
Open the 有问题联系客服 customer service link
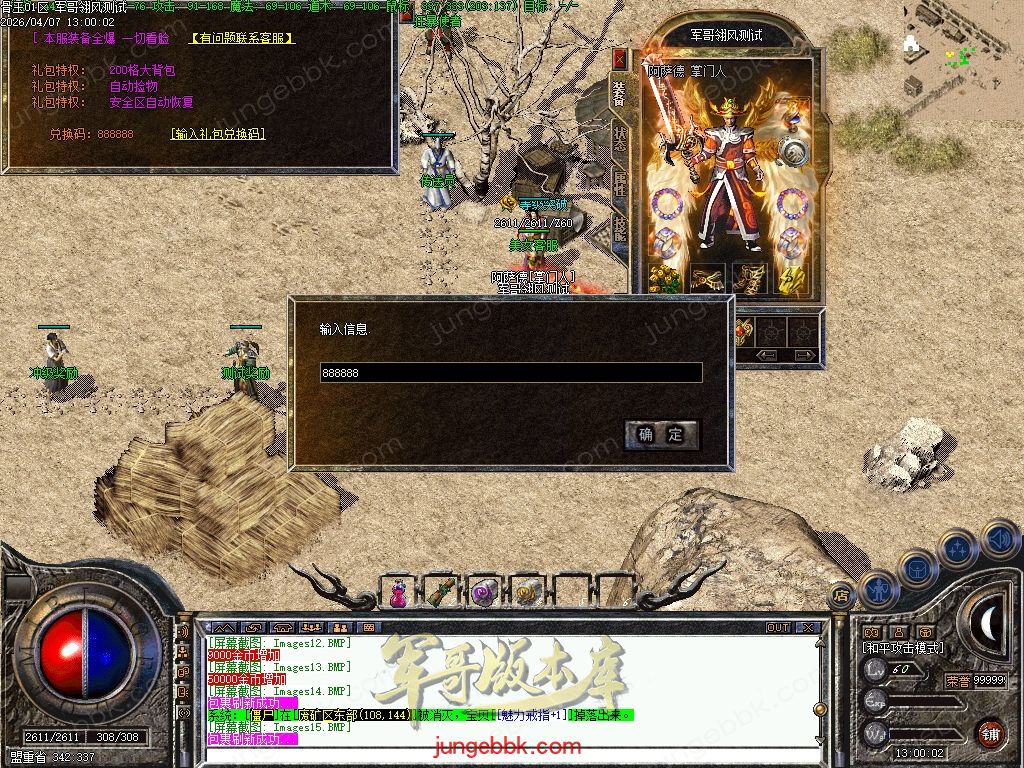[x=242, y=38]
